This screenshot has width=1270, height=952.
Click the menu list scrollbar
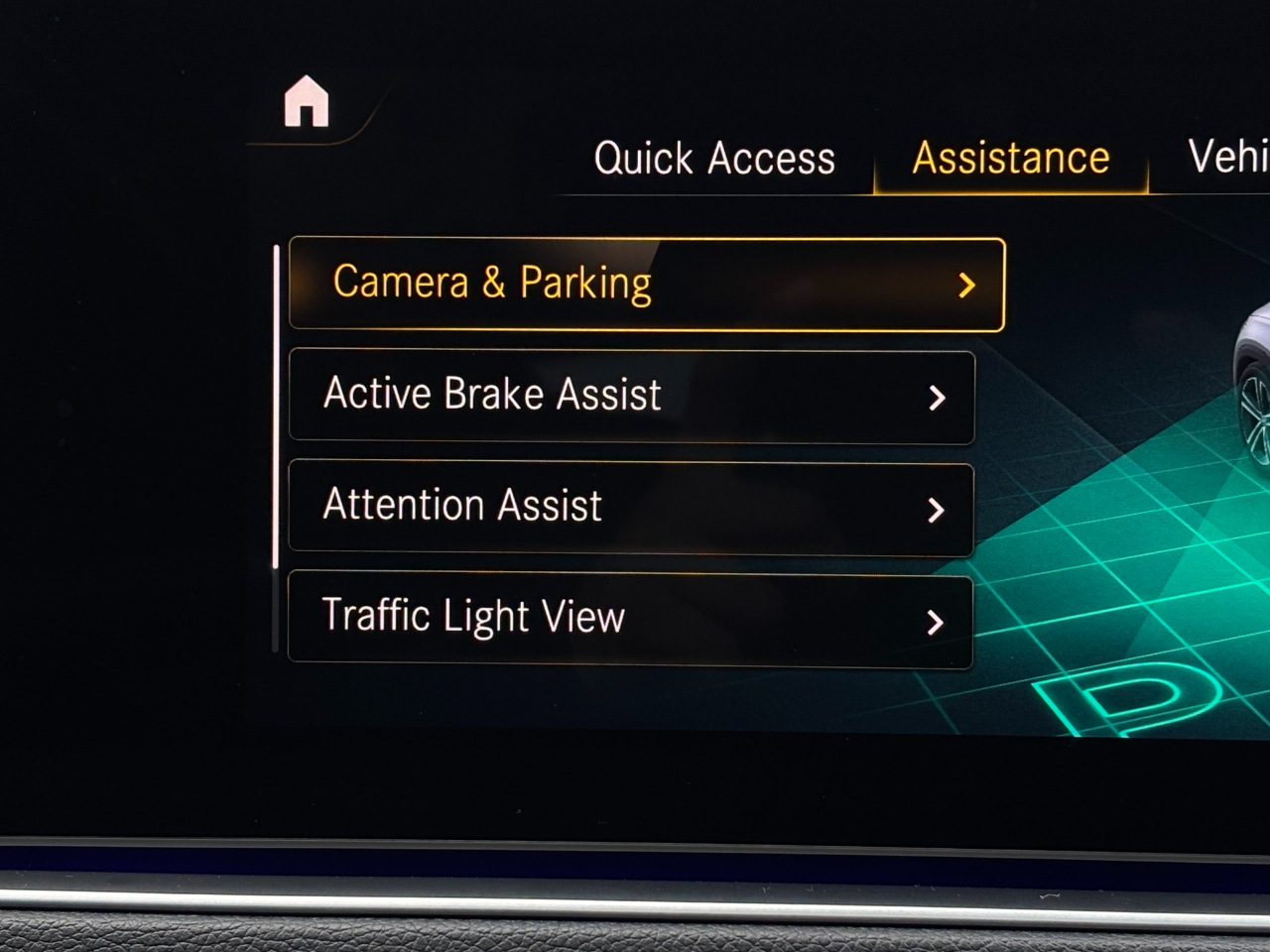pos(276,407)
